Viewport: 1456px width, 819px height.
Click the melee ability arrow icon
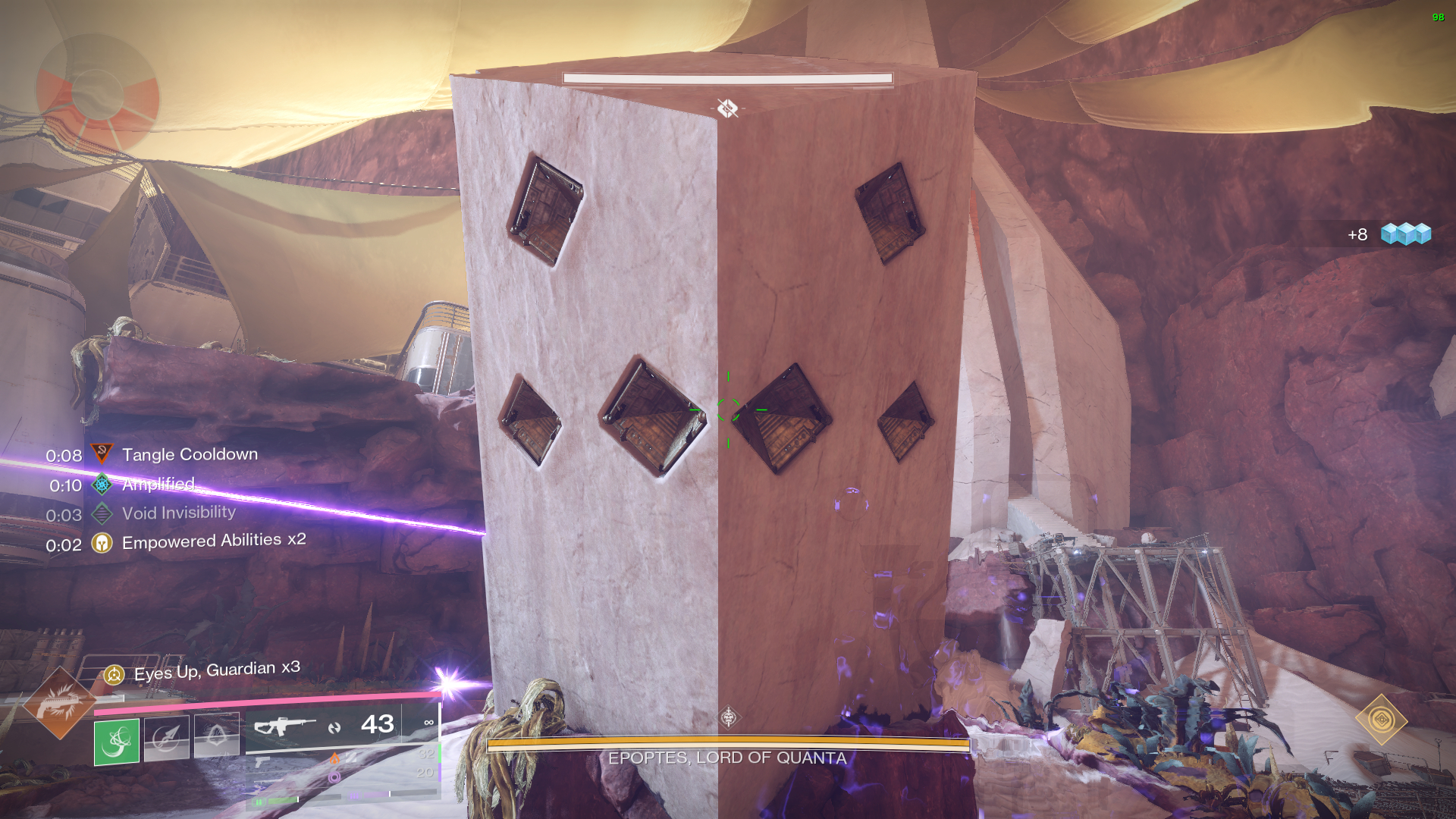166,736
